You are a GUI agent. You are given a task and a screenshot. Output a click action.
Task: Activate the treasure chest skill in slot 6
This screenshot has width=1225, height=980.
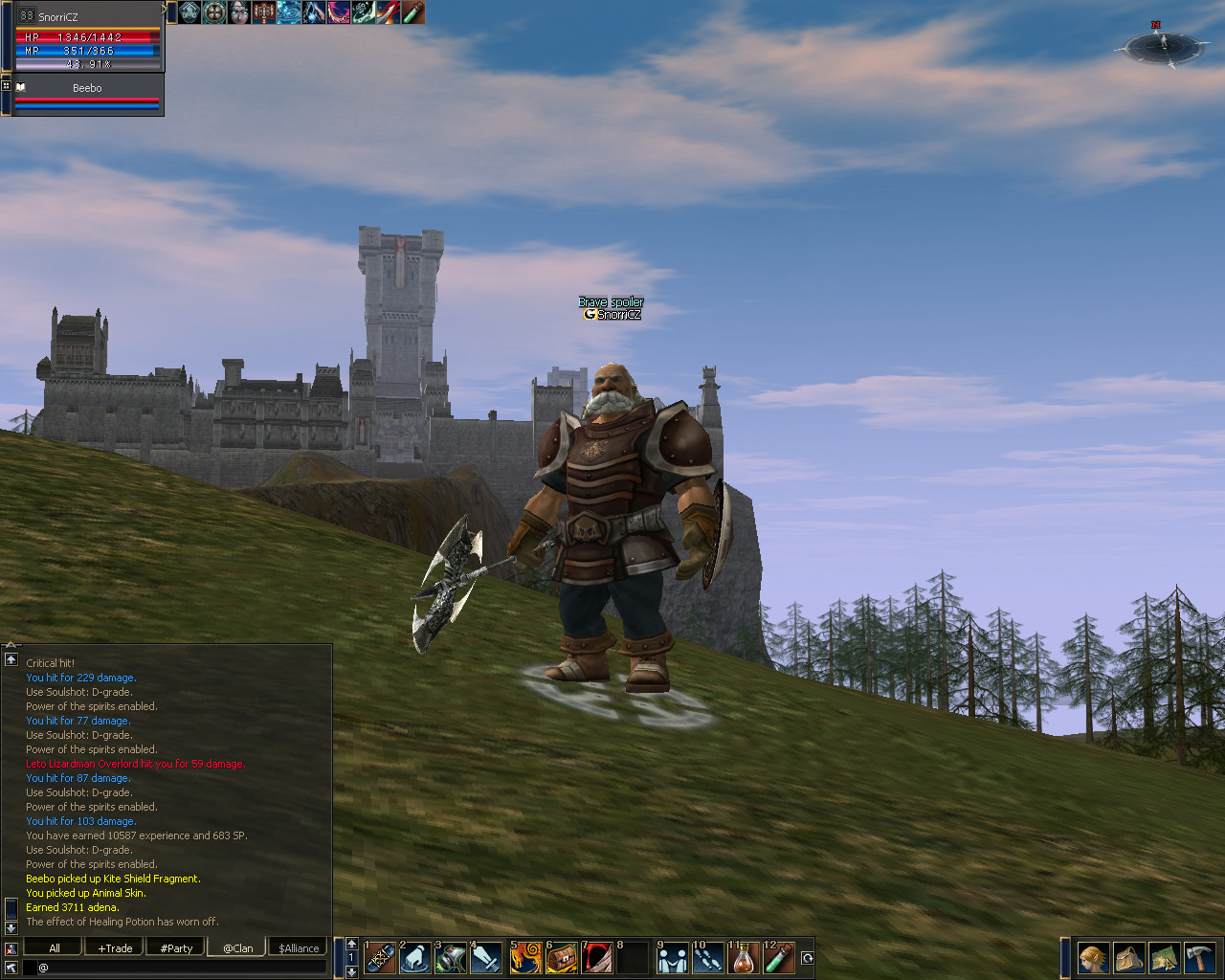(562, 958)
